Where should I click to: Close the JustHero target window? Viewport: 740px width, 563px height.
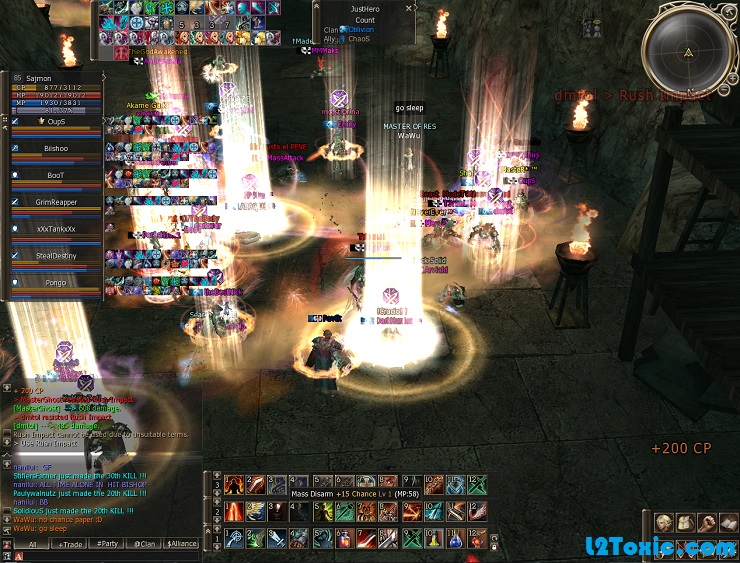[409, 8]
